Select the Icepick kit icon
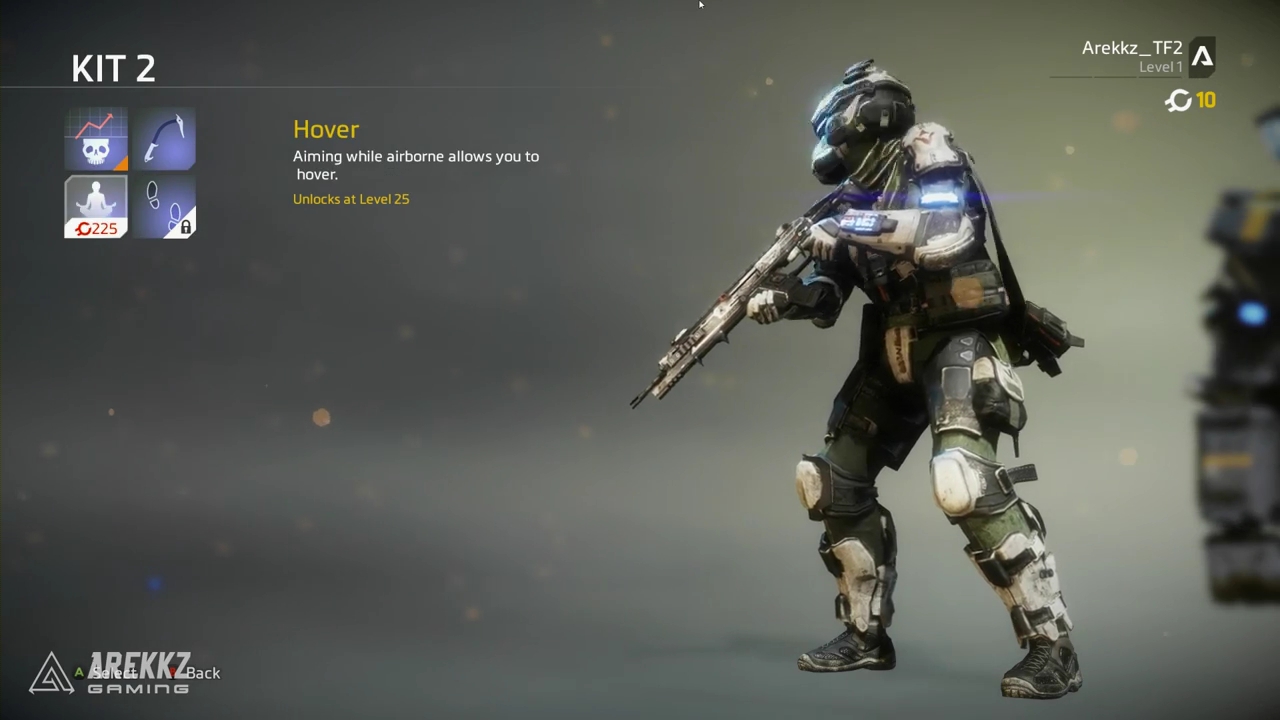 (166, 138)
